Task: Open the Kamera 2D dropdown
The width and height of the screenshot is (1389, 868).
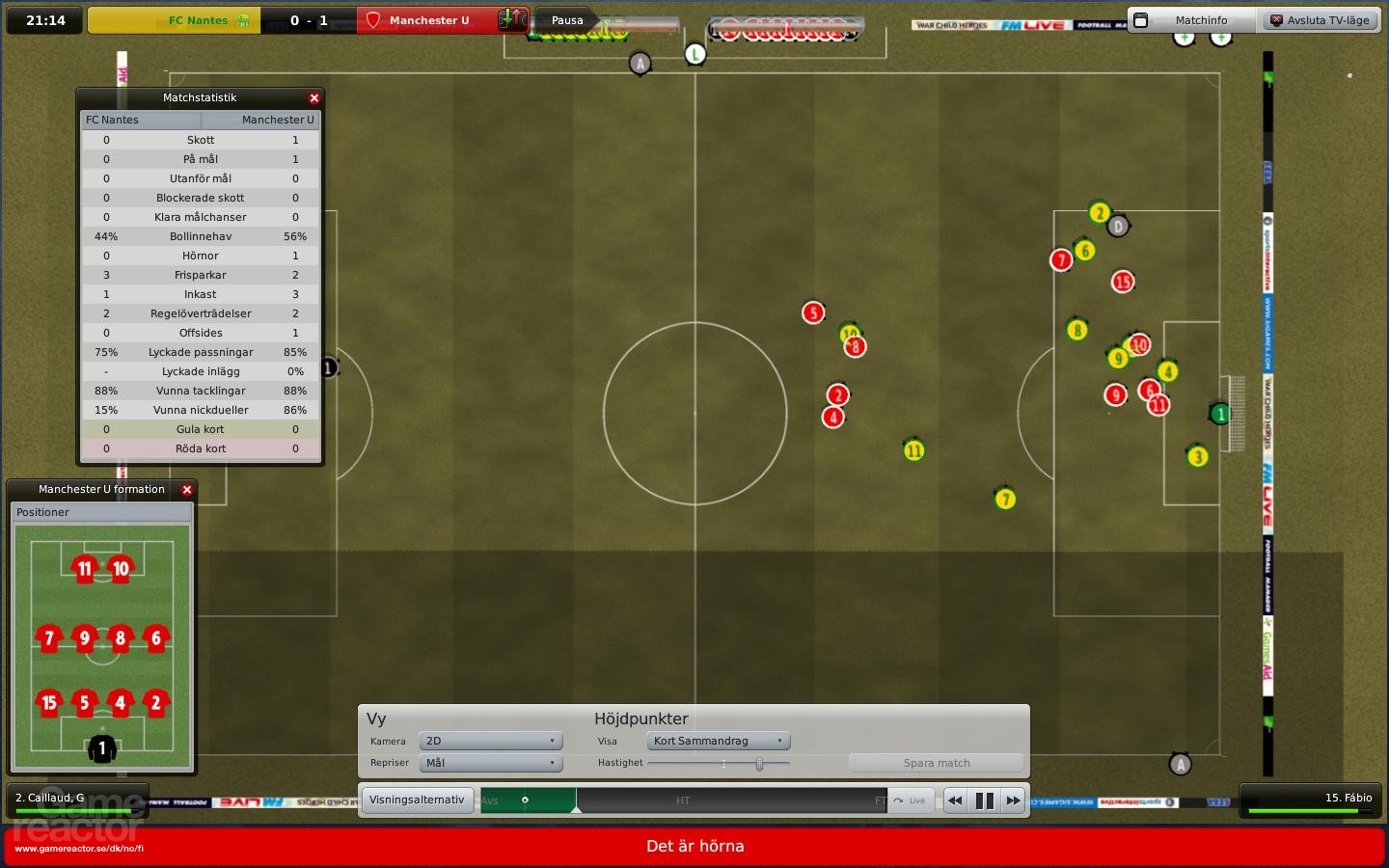Action: tap(490, 742)
